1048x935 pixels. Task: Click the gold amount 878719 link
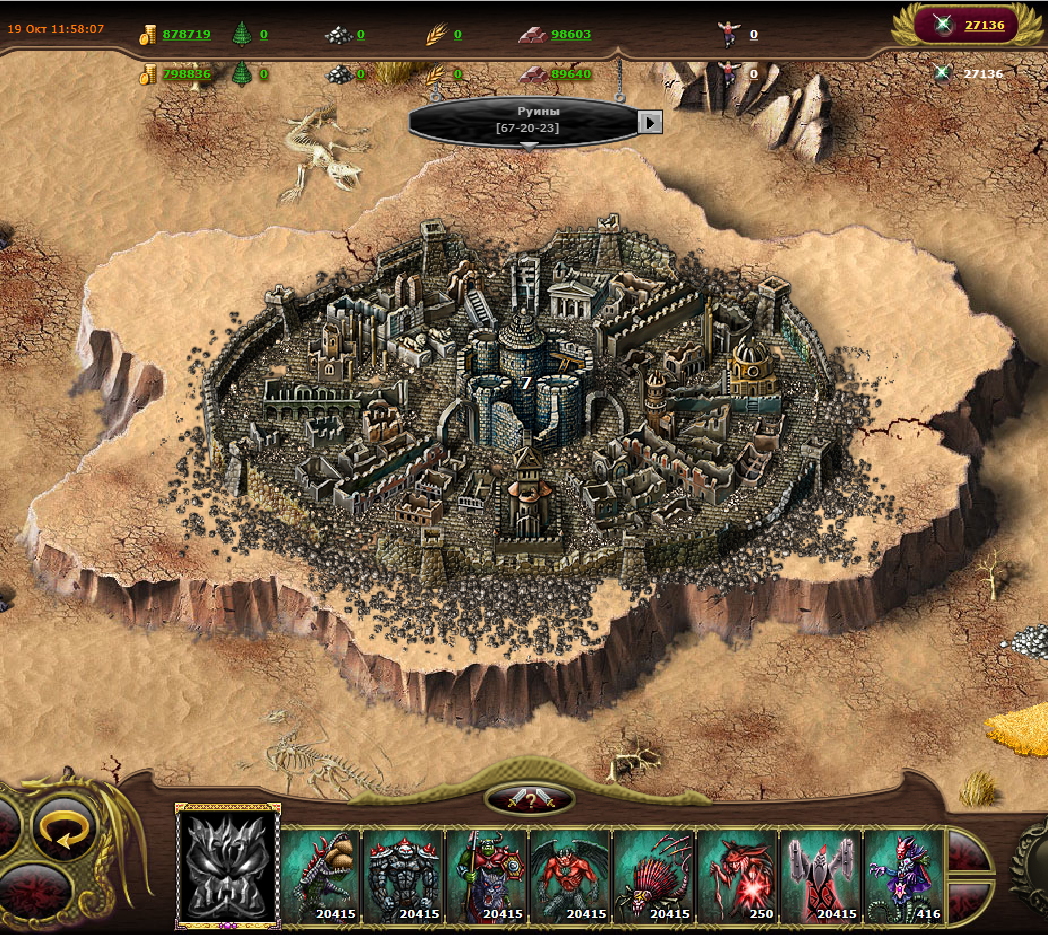(186, 34)
